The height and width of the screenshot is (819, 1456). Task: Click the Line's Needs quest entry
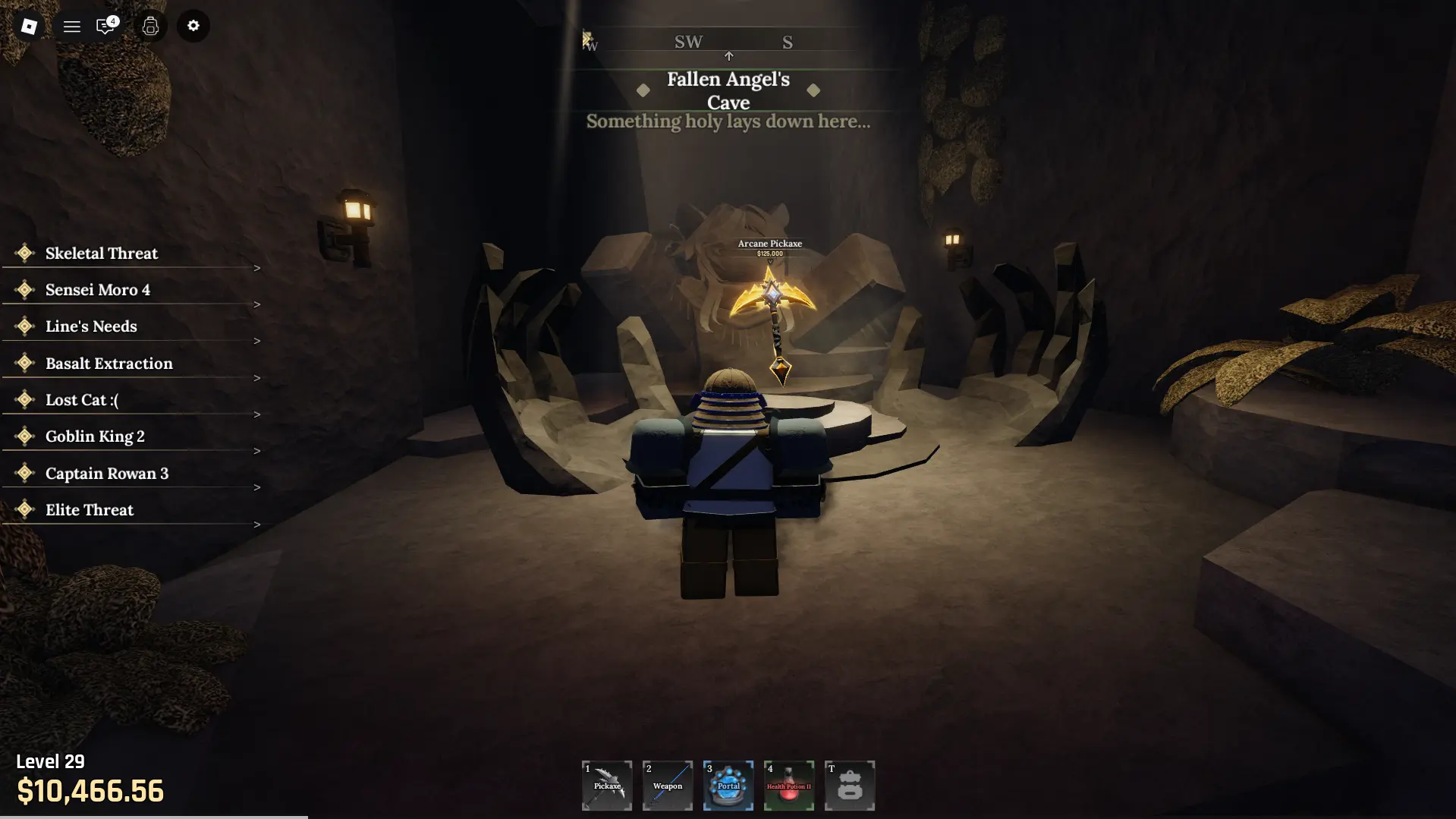90,326
